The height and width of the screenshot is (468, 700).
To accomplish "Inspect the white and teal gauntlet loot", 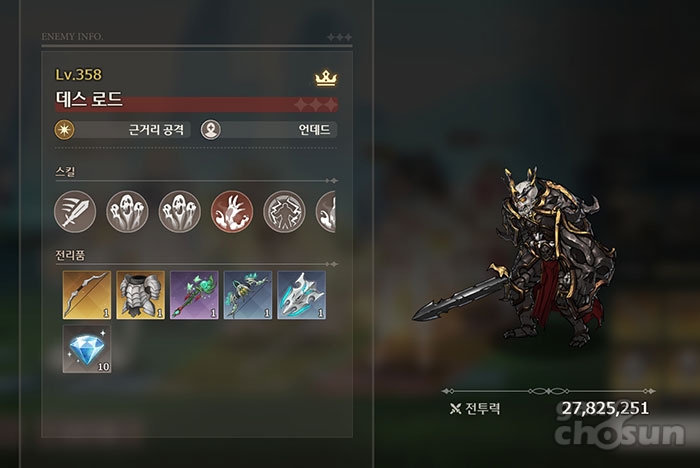I will (301, 295).
